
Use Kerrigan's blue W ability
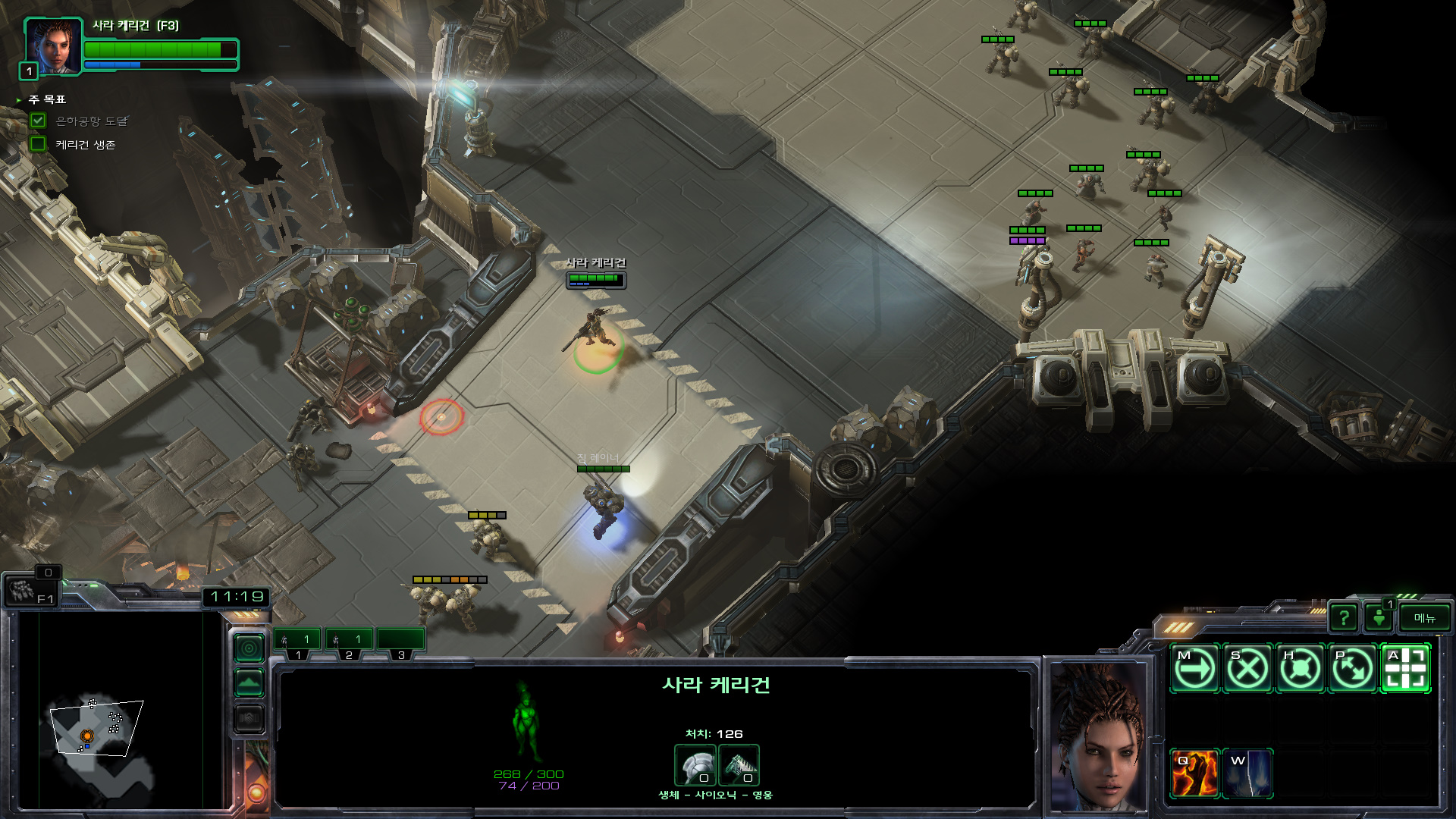[1247, 773]
